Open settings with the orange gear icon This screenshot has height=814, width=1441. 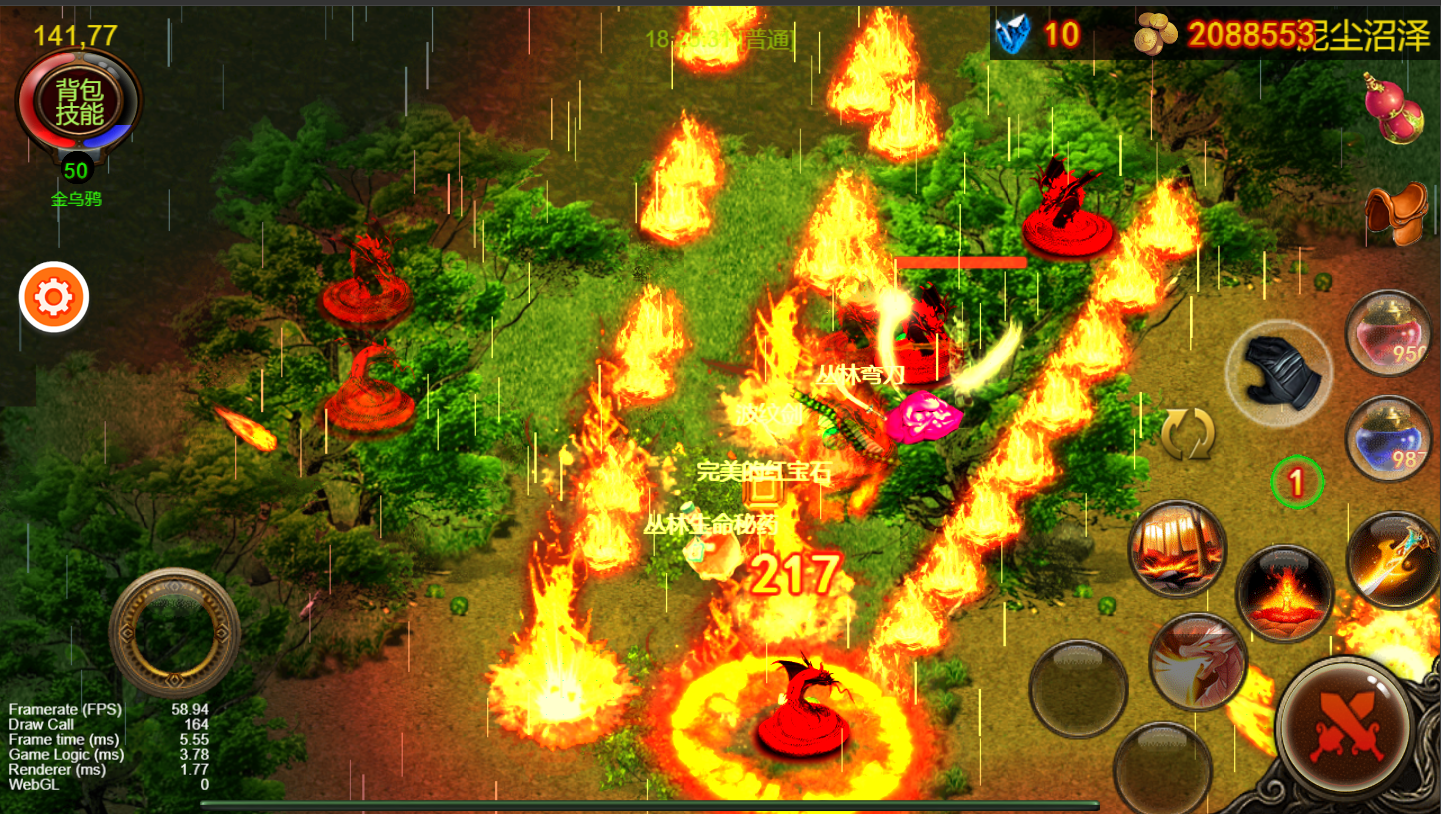pos(54,297)
